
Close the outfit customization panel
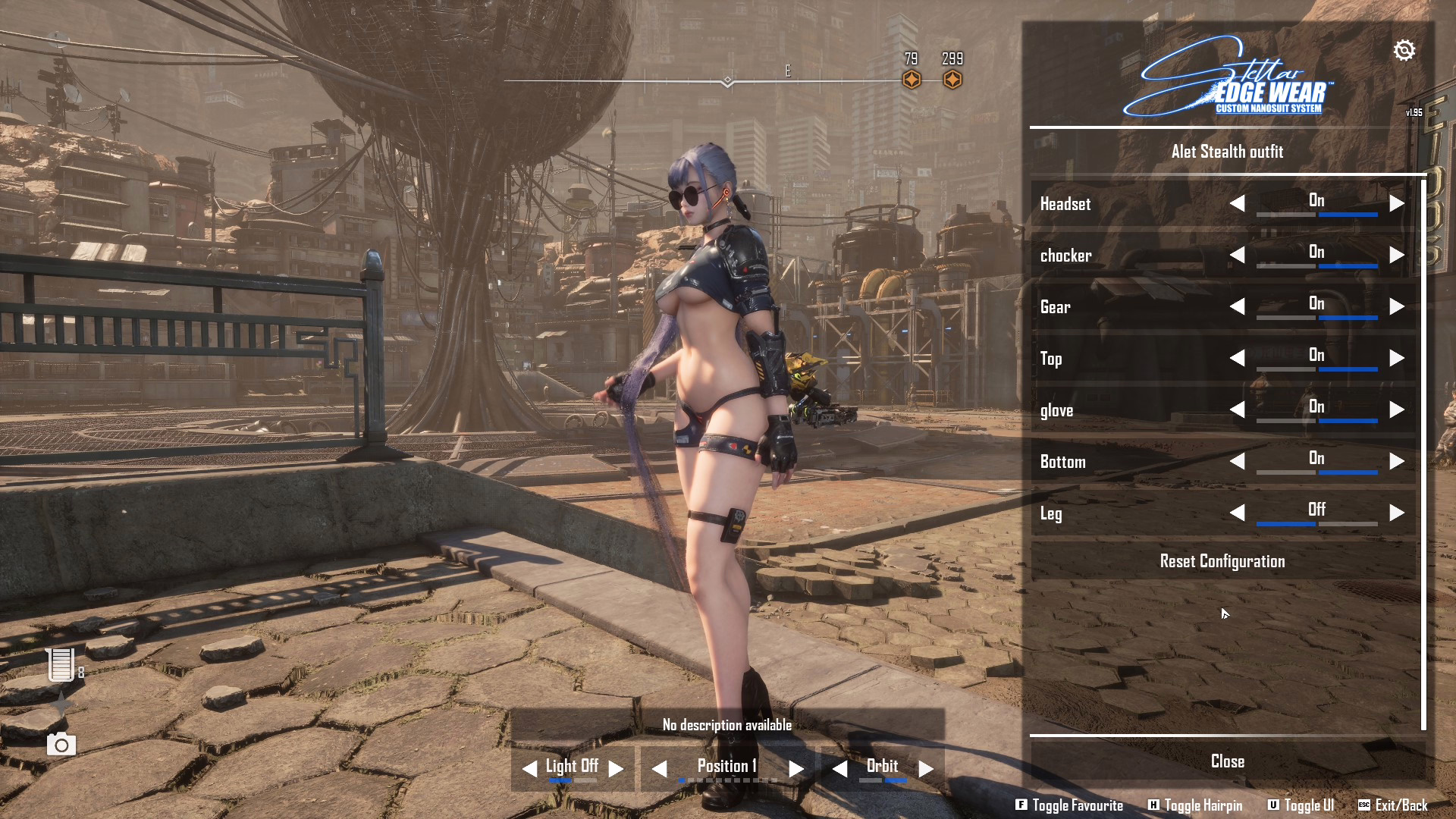point(1227,761)
